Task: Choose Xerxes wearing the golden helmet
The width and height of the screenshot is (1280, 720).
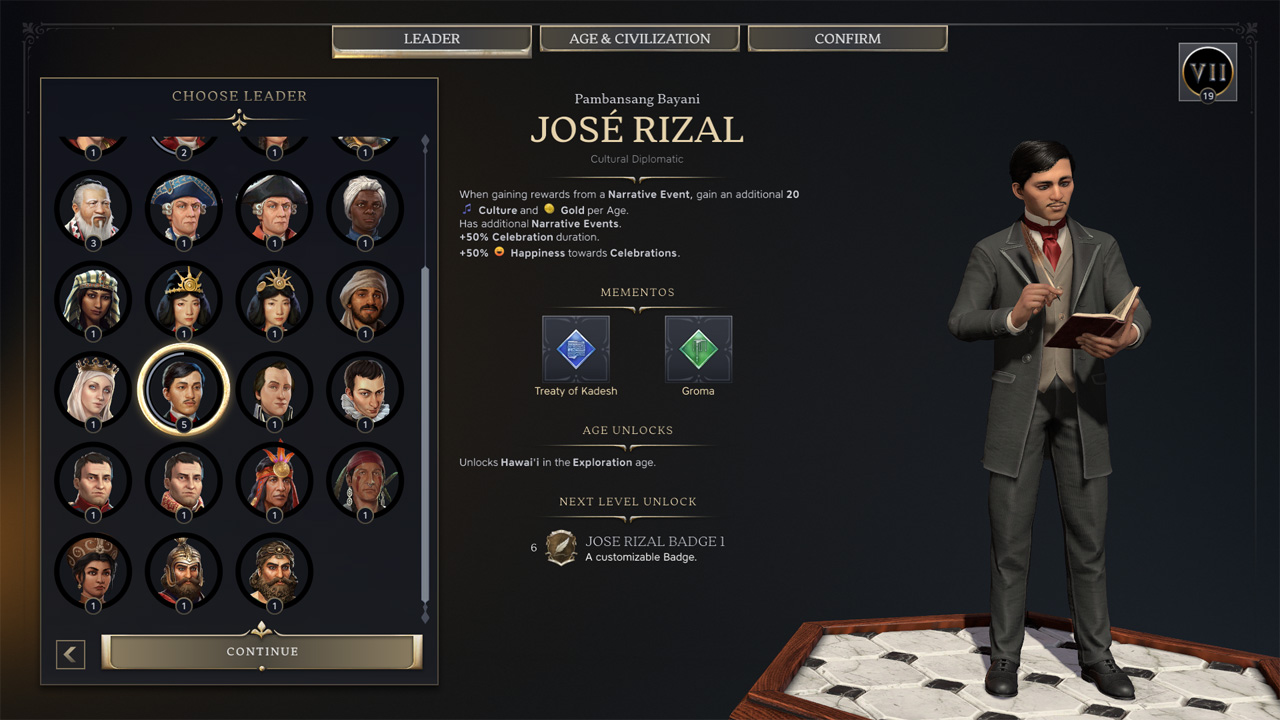Action: [x=184, y=571]
